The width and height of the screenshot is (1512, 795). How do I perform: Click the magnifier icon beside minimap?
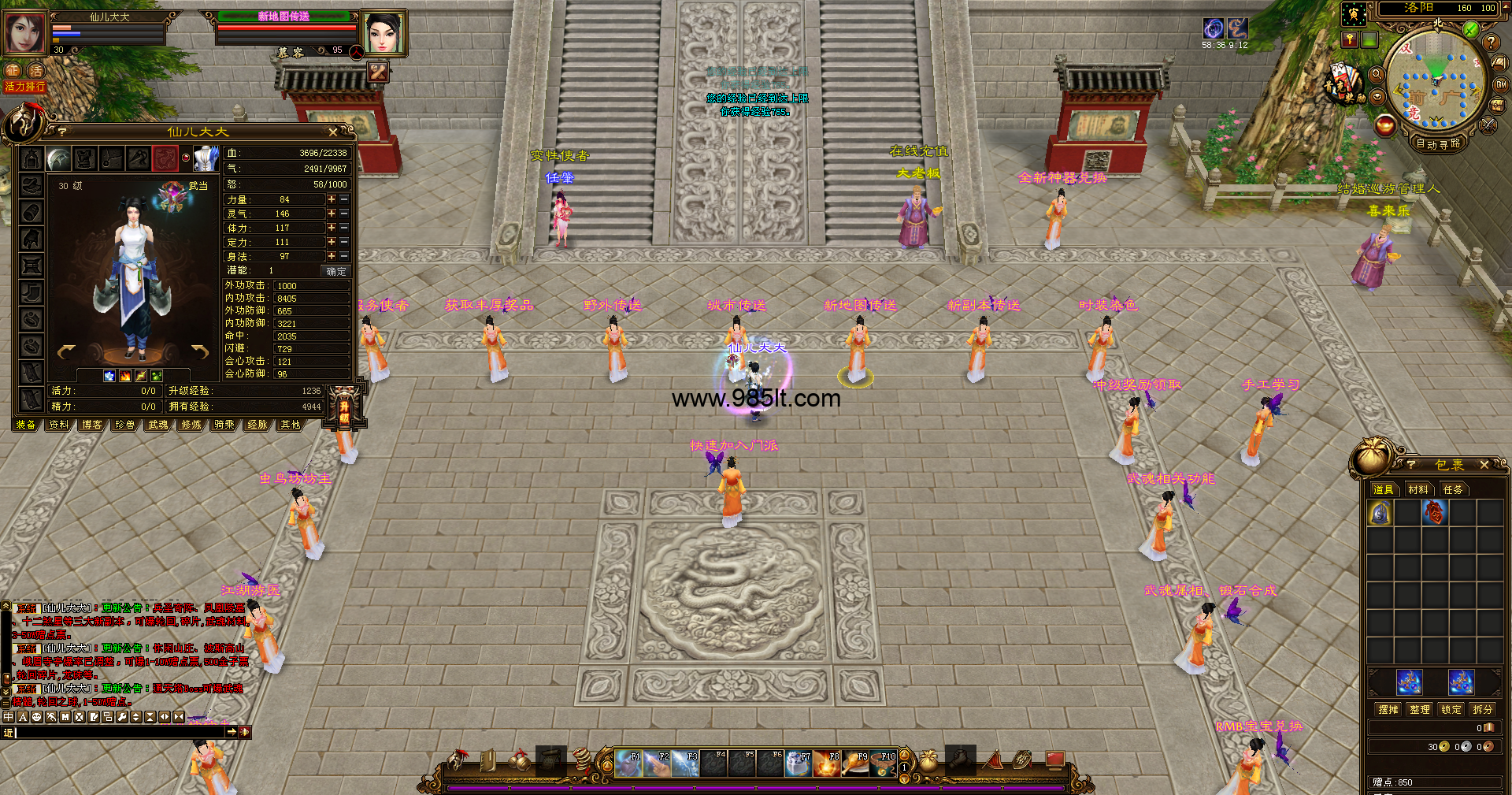click(1377, 74)
